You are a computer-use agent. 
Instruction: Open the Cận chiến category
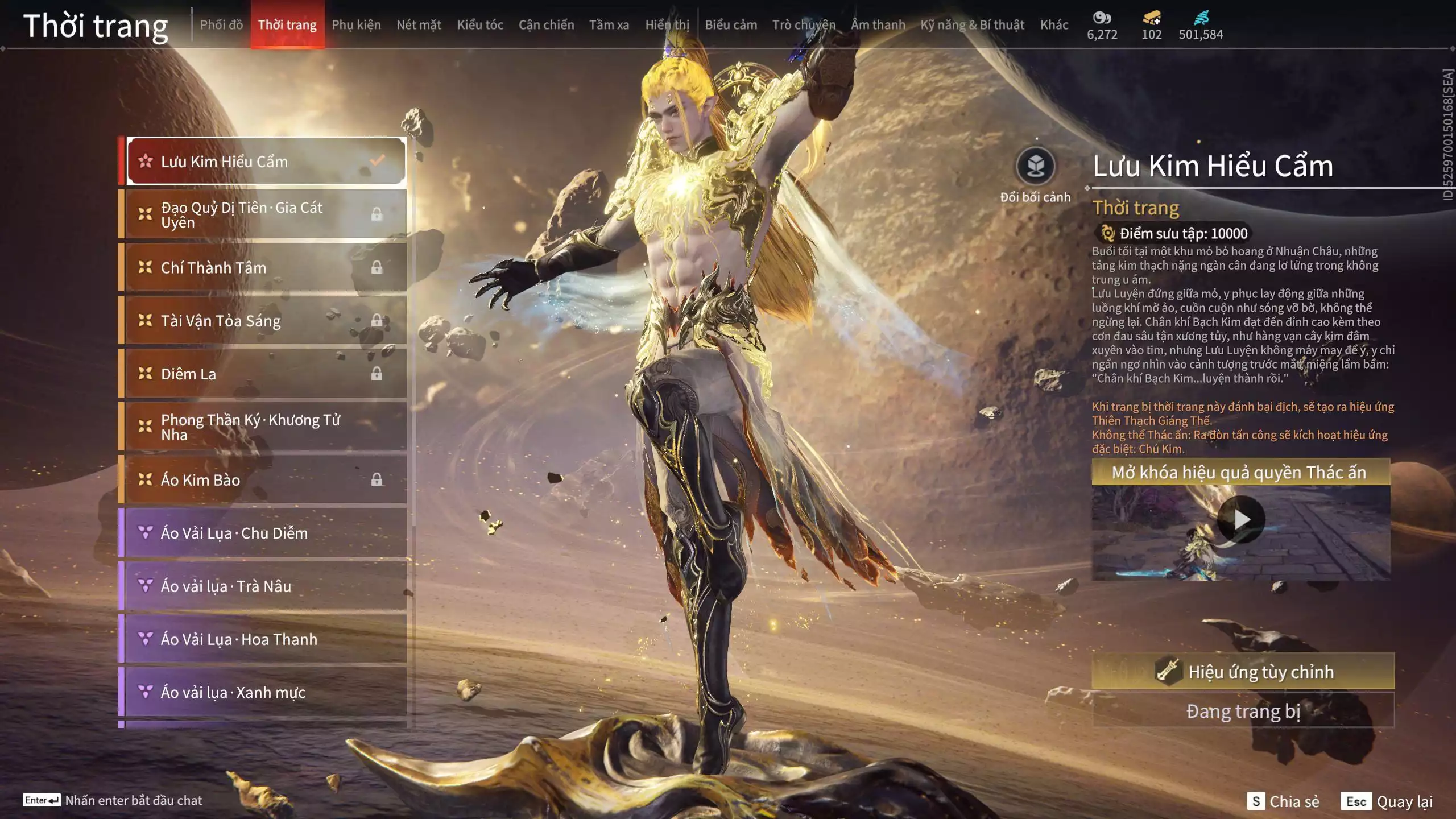(546, 25)
